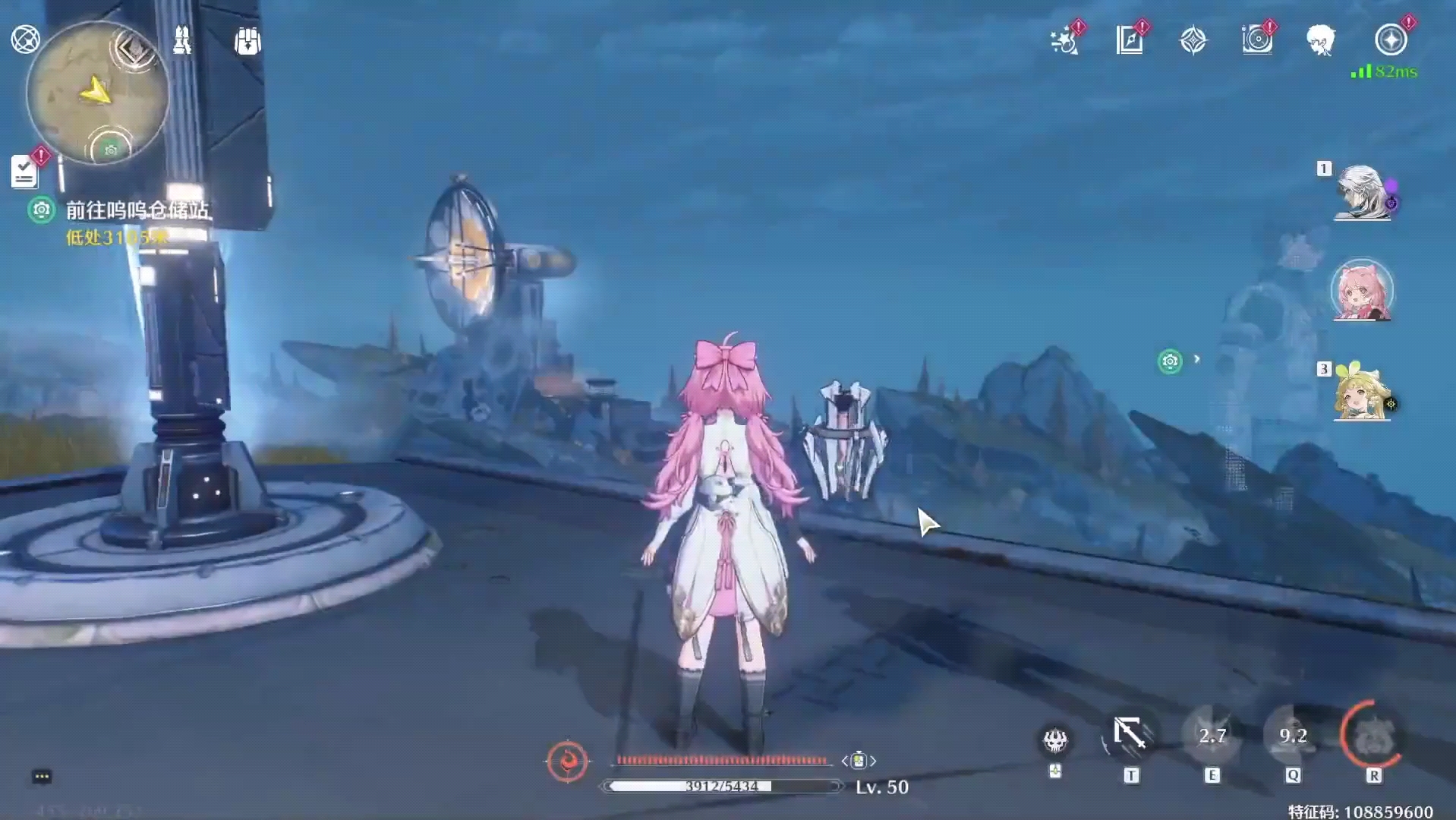Screen dimensions: 1456x820
Task: Use the sword-arrow utility tool
Action: [x=1130, y=736]
